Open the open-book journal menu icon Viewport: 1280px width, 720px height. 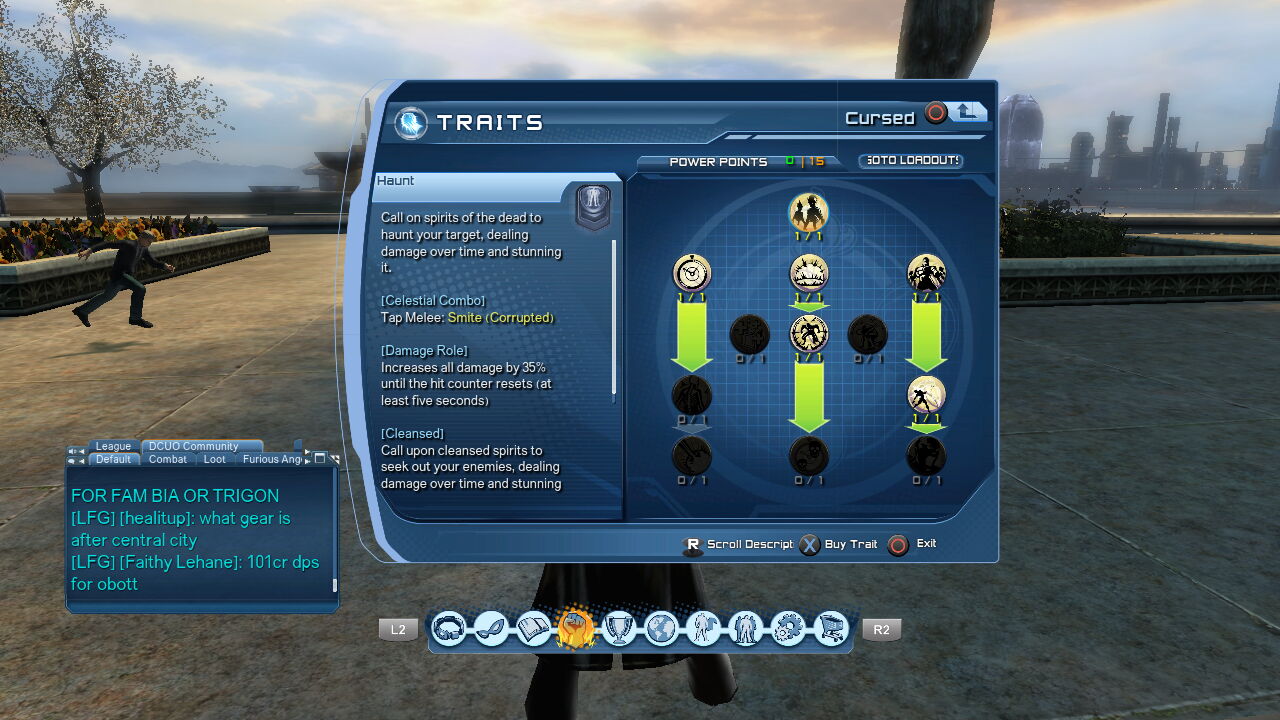(534, 629)
